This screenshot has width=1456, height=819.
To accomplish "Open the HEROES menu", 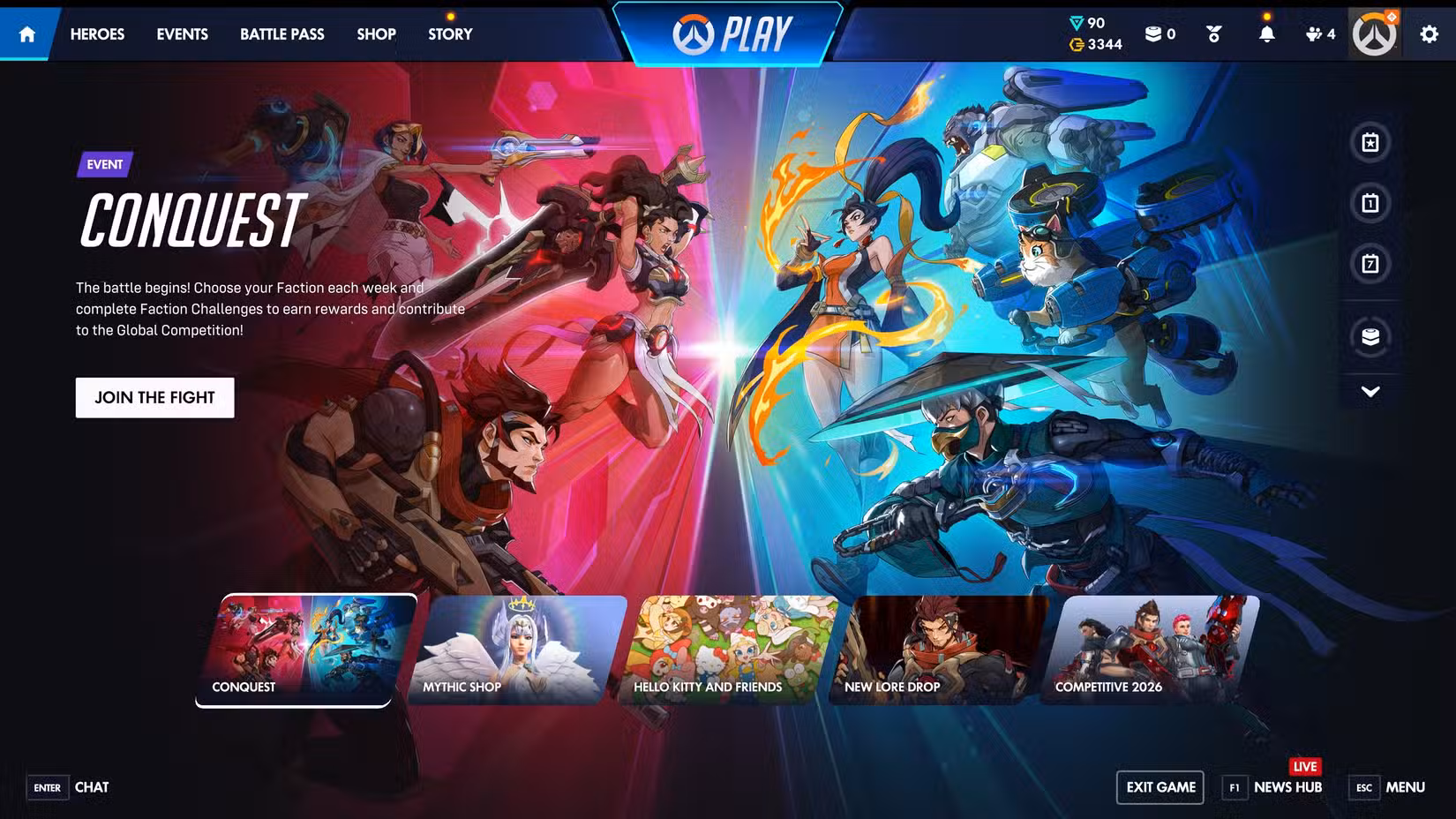I will [x=96, y=34].
